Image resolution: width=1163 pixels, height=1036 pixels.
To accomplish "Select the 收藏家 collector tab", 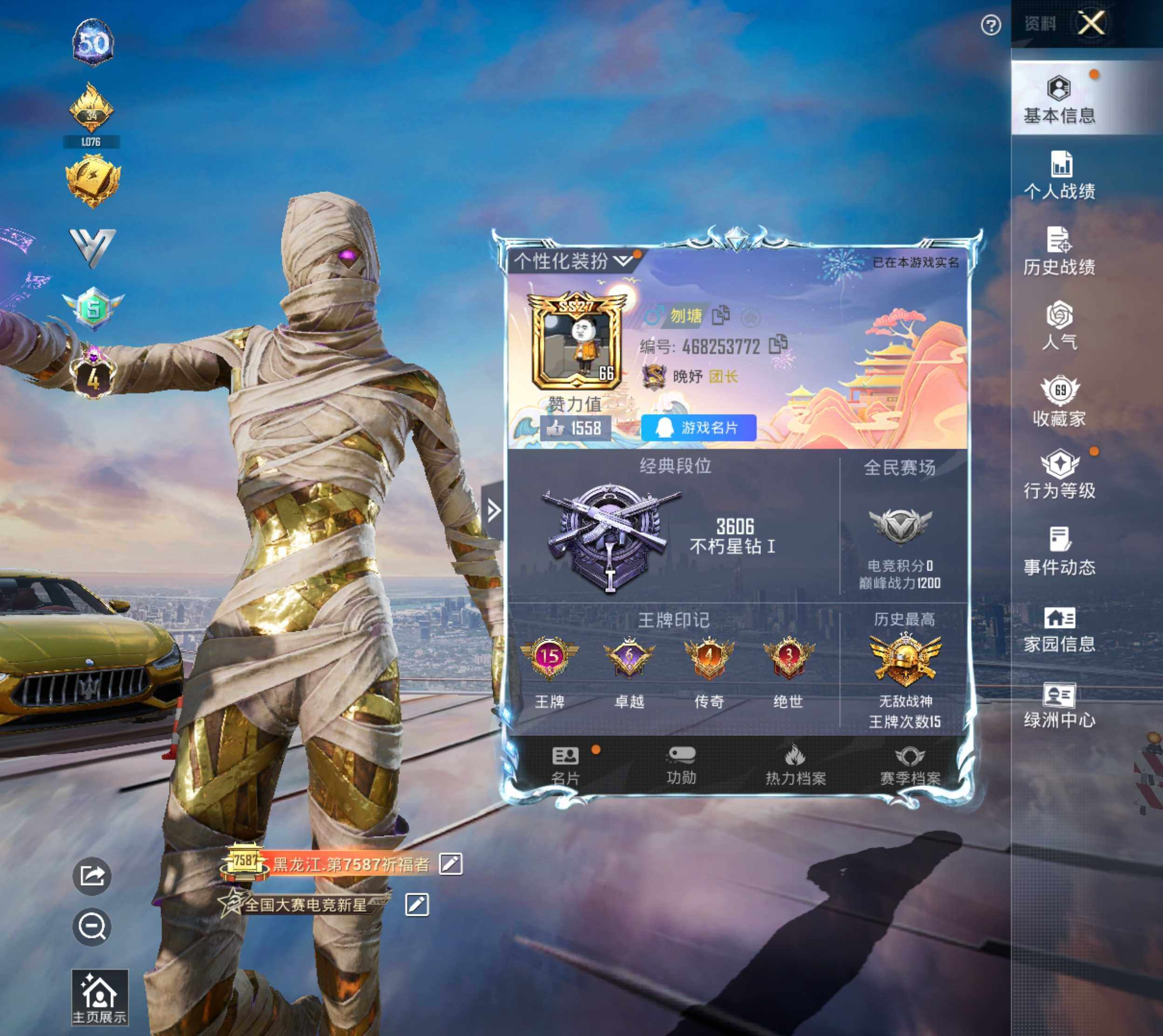I will (1060, 402).
